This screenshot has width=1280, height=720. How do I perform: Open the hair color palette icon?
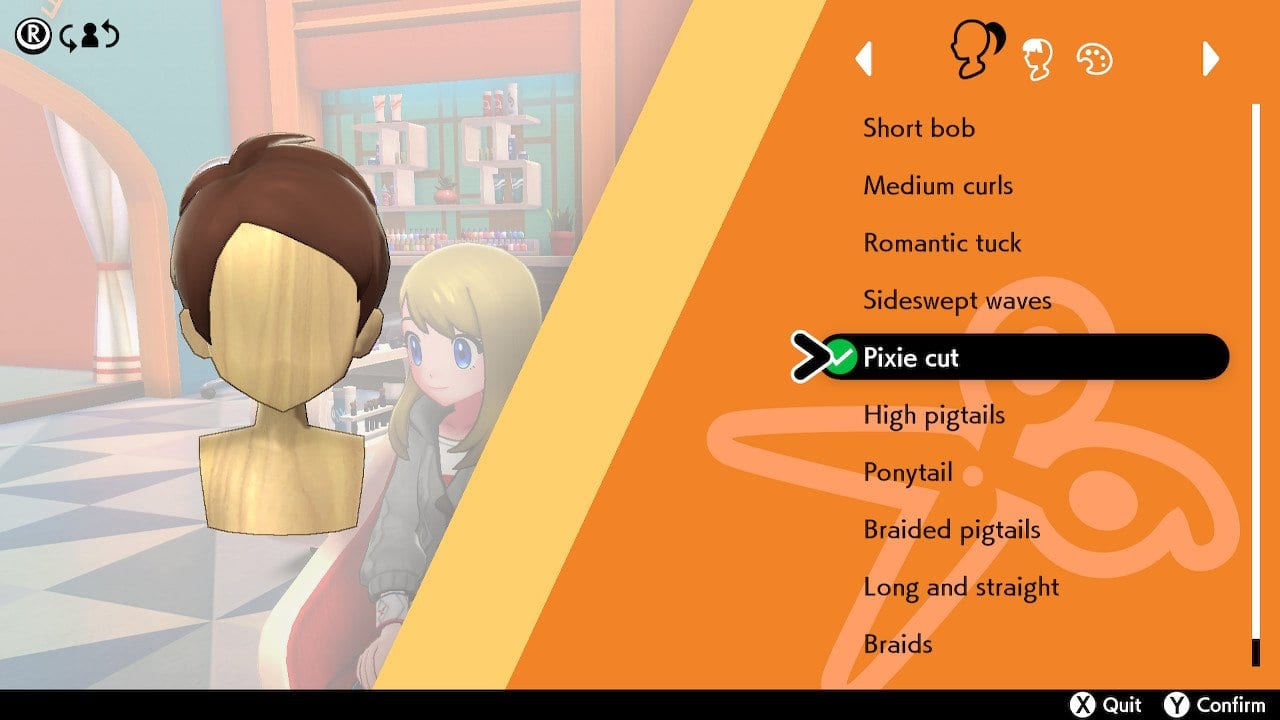click(1095, 57)
